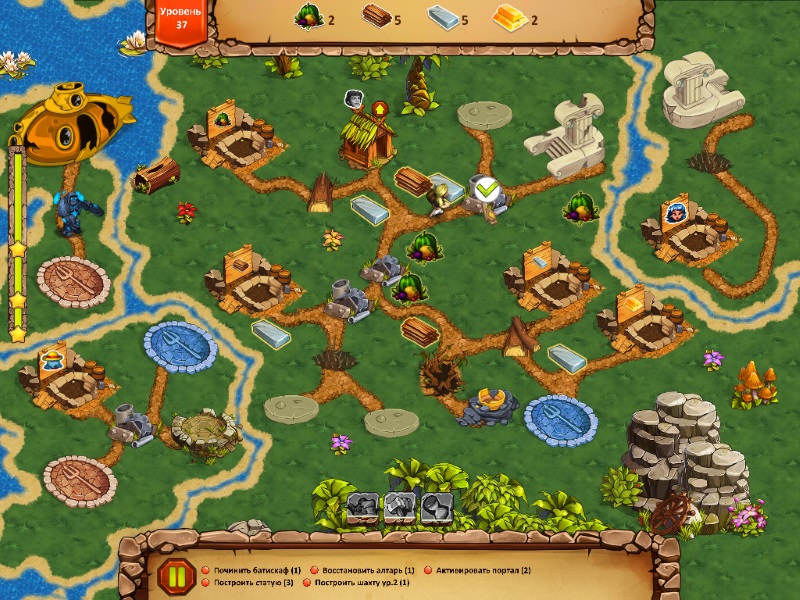The image size is (800, 600).
Task: Activate the running boot speed bonus
Action: tap(362, 507)
